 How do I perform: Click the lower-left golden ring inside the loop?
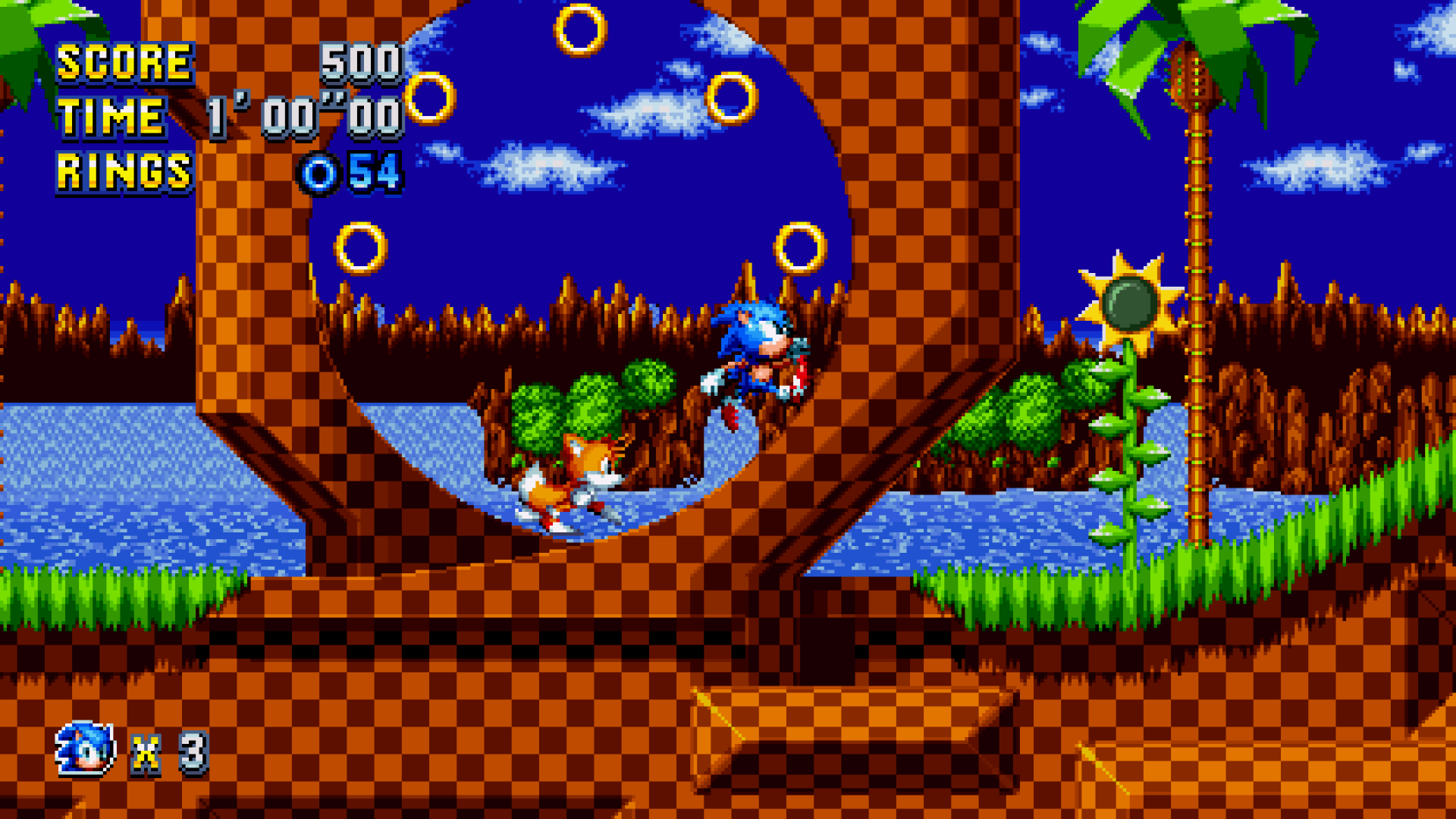pos(362,247)
